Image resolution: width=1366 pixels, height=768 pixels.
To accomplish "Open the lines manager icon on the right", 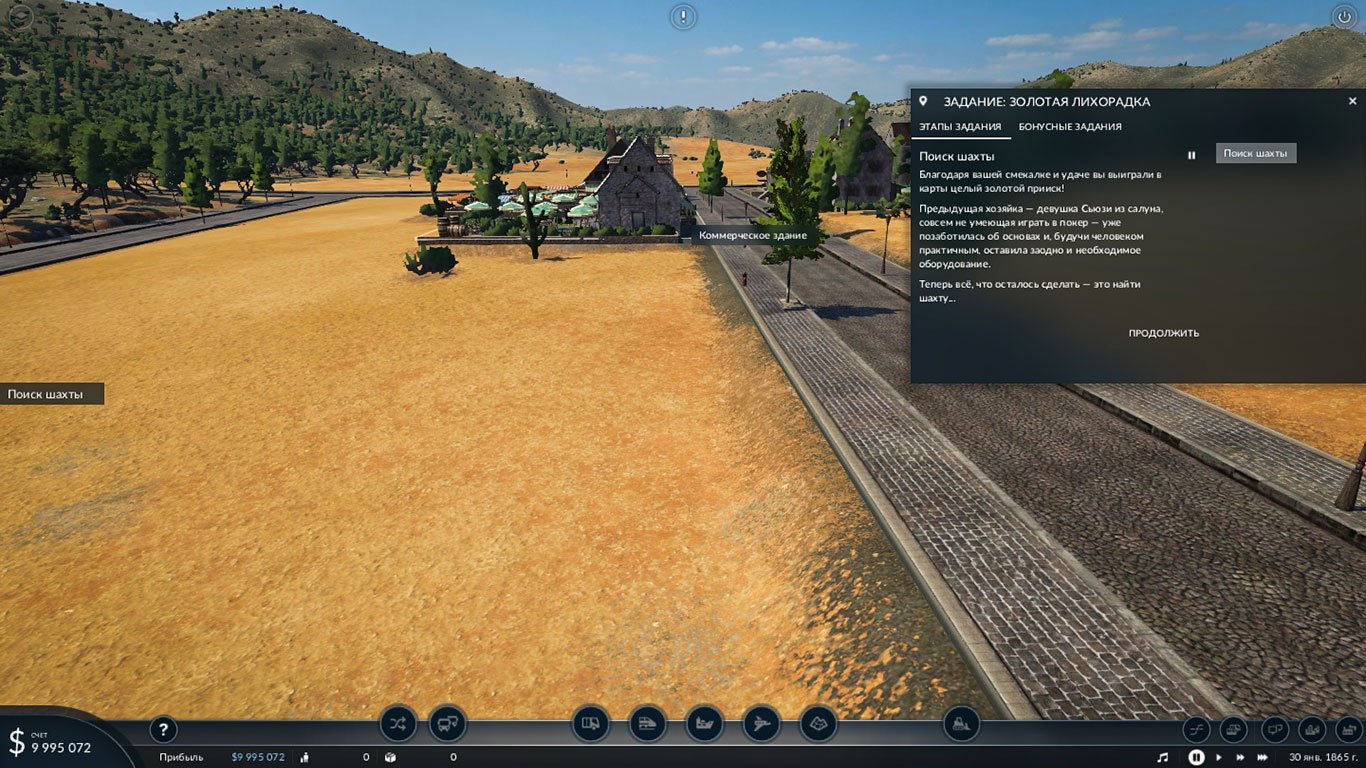I will 1196,729.
